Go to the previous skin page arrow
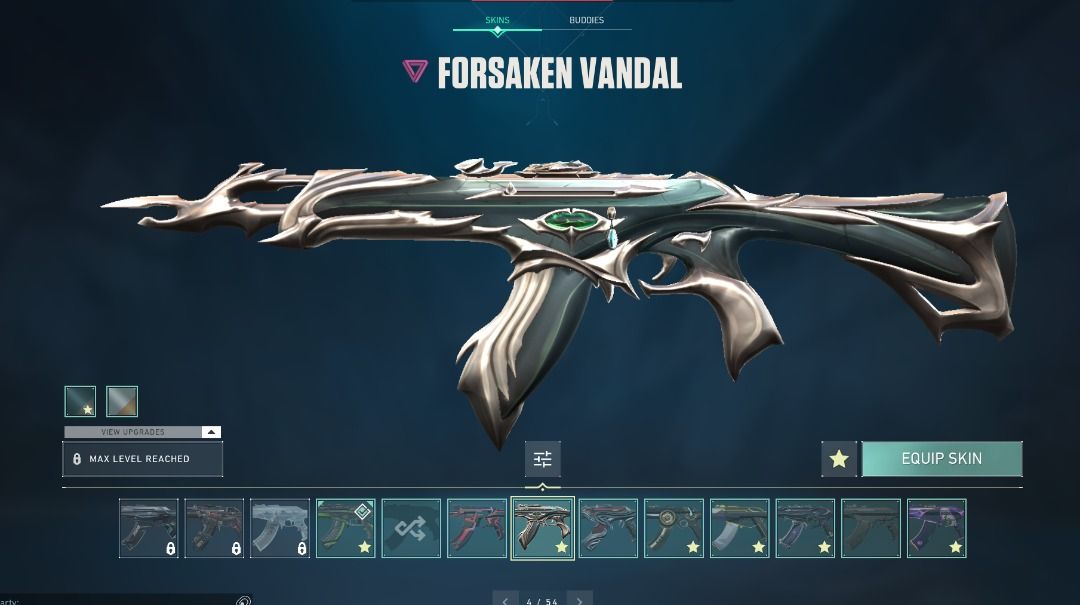 [507, 600]
